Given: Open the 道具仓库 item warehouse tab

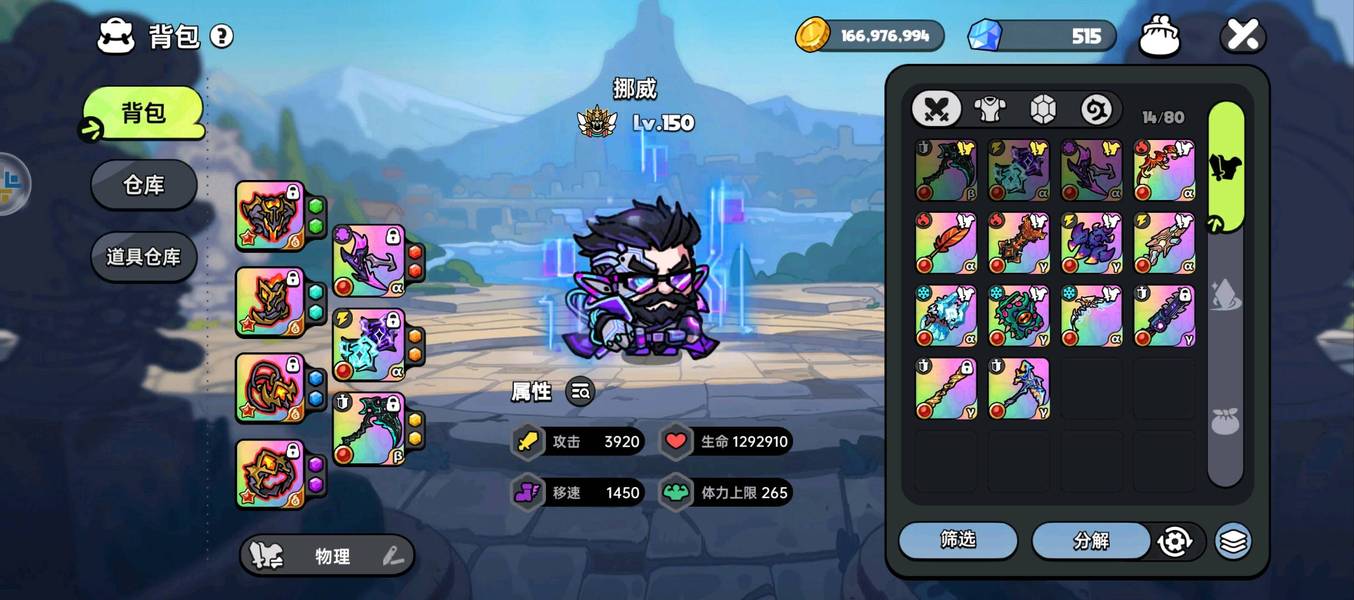Looking at the screenshot, I should [144, 257].
